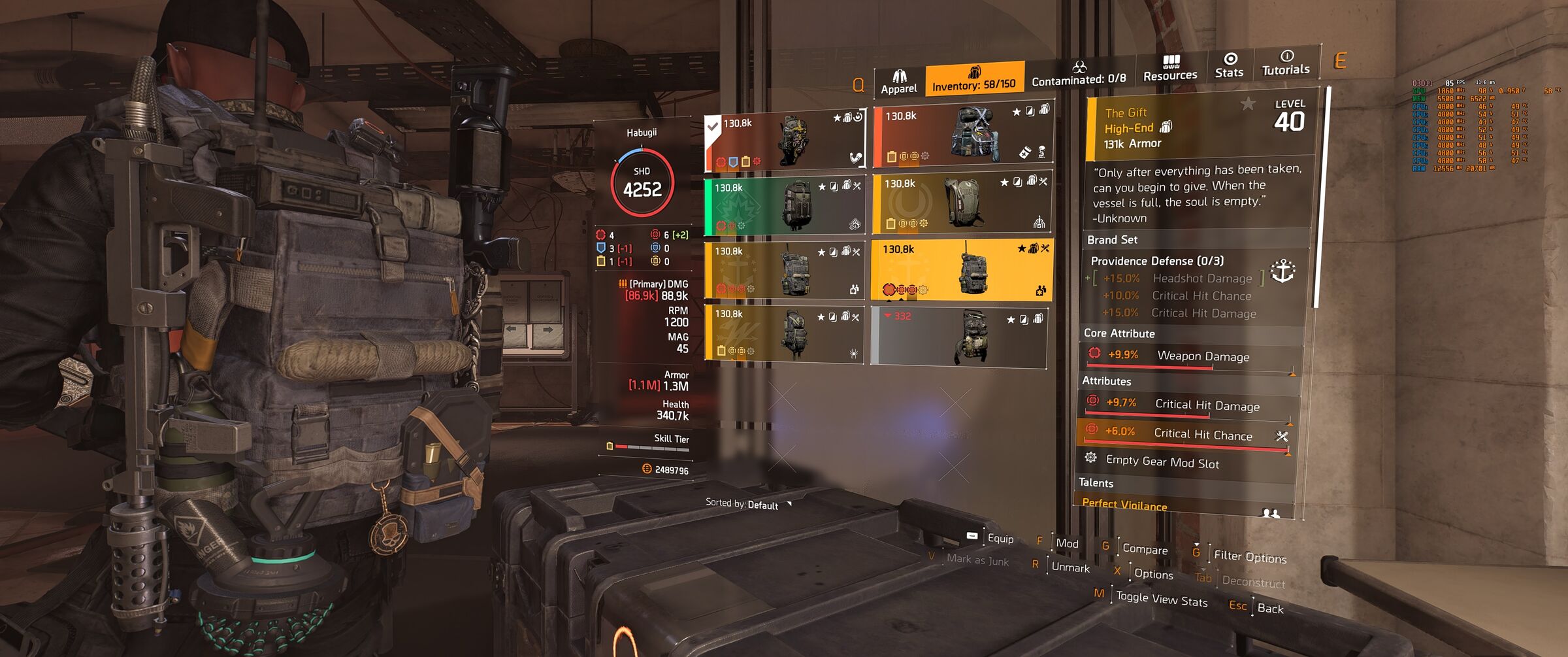This screenshot has height=657, width=1568.
Task: Select the highlighted The Gift backpack tile
Action: (962, 269)
